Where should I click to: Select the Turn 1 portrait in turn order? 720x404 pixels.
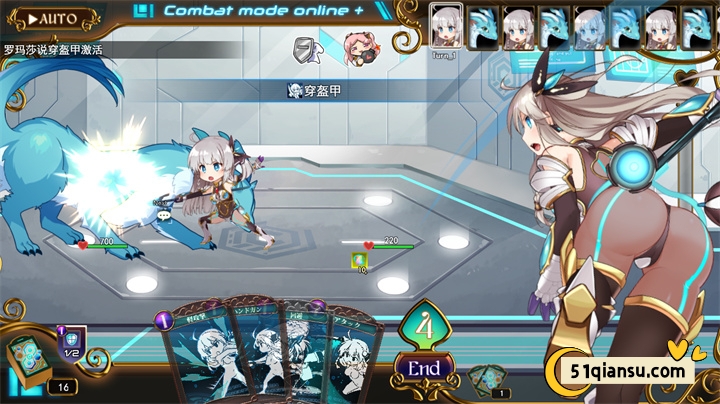(446, 26)
